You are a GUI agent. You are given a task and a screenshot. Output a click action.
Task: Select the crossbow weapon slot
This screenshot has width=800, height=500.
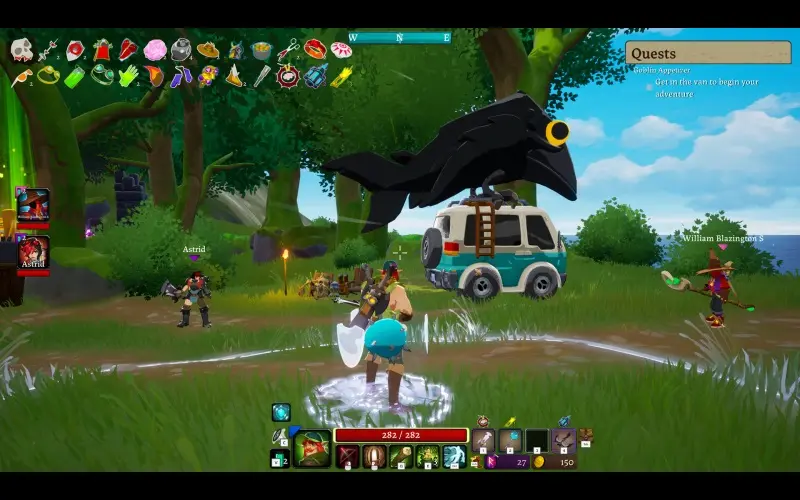point(564,439)
